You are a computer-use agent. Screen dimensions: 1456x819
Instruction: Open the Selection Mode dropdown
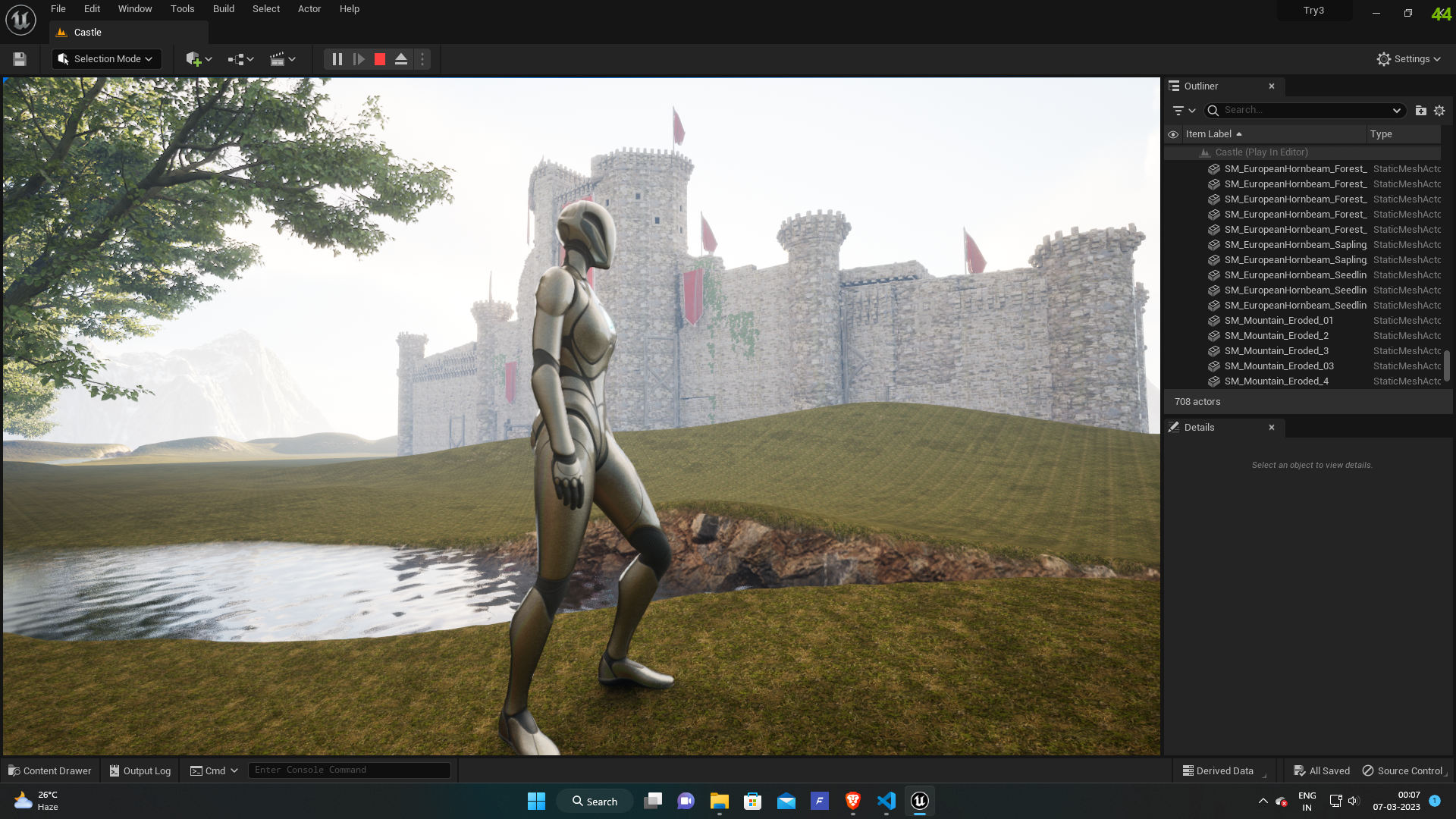(106, 59)
